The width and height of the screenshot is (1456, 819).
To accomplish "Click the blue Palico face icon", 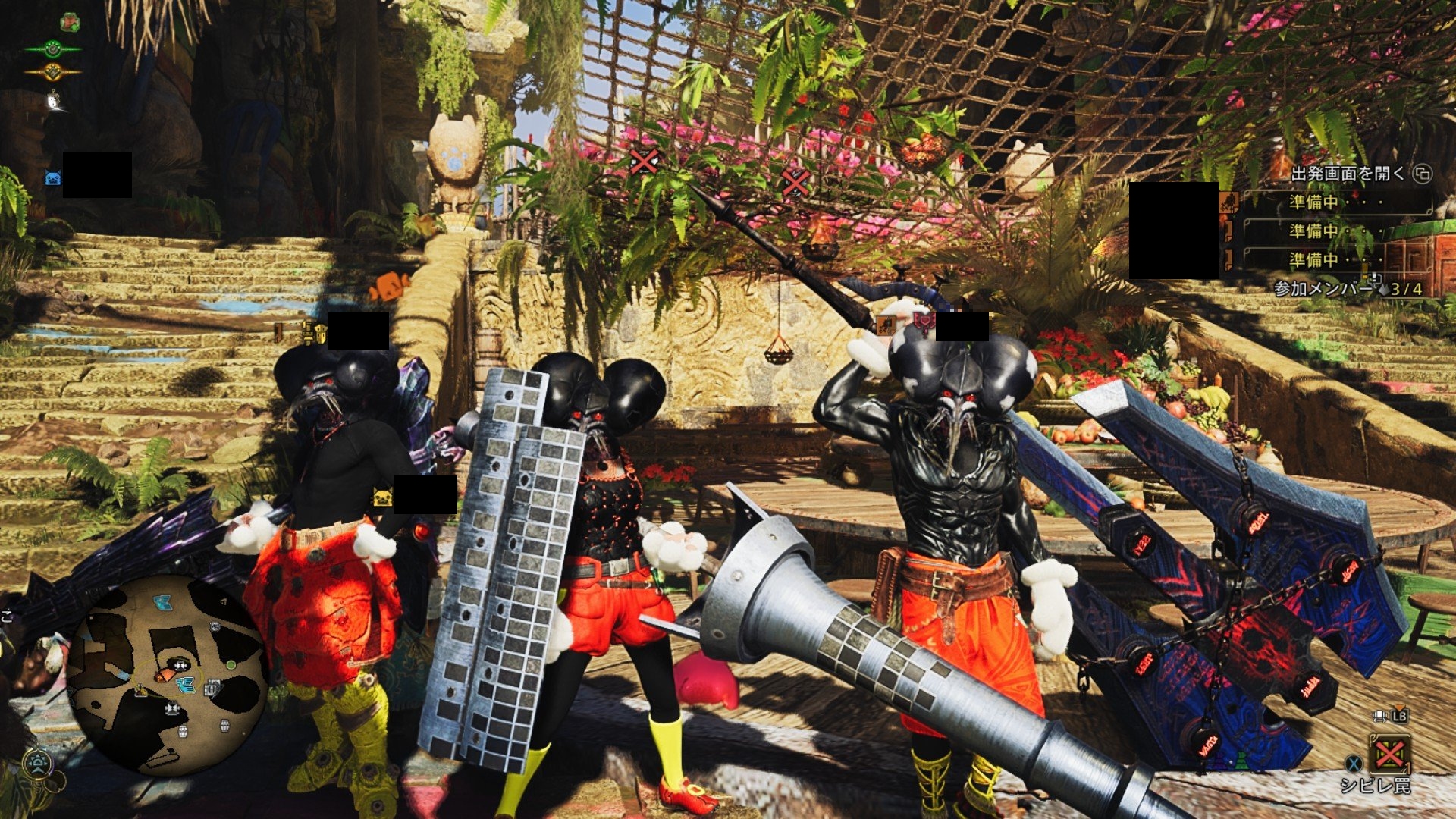I will click(53, 178).
